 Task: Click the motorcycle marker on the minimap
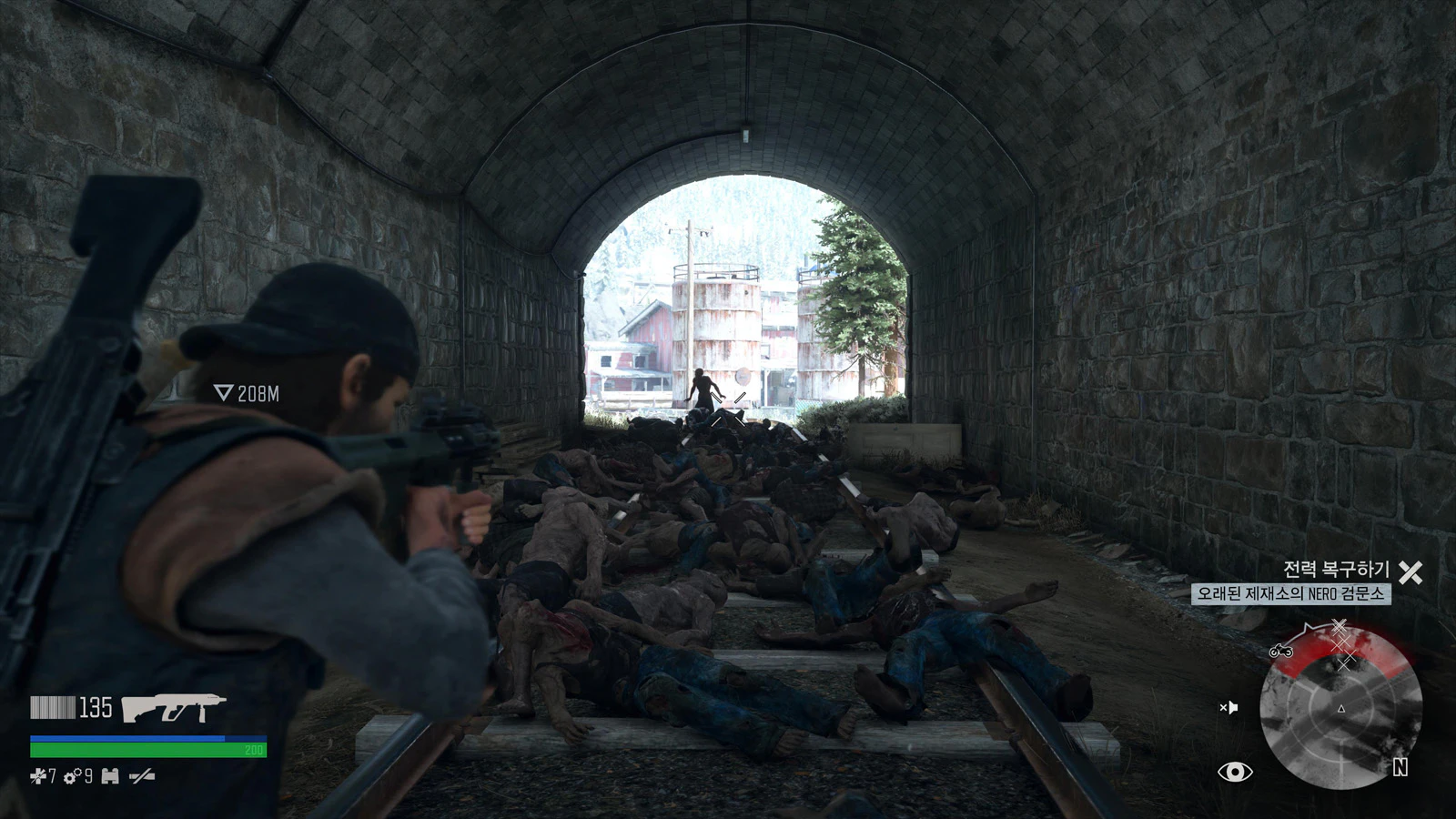[x=1280, y=651]
